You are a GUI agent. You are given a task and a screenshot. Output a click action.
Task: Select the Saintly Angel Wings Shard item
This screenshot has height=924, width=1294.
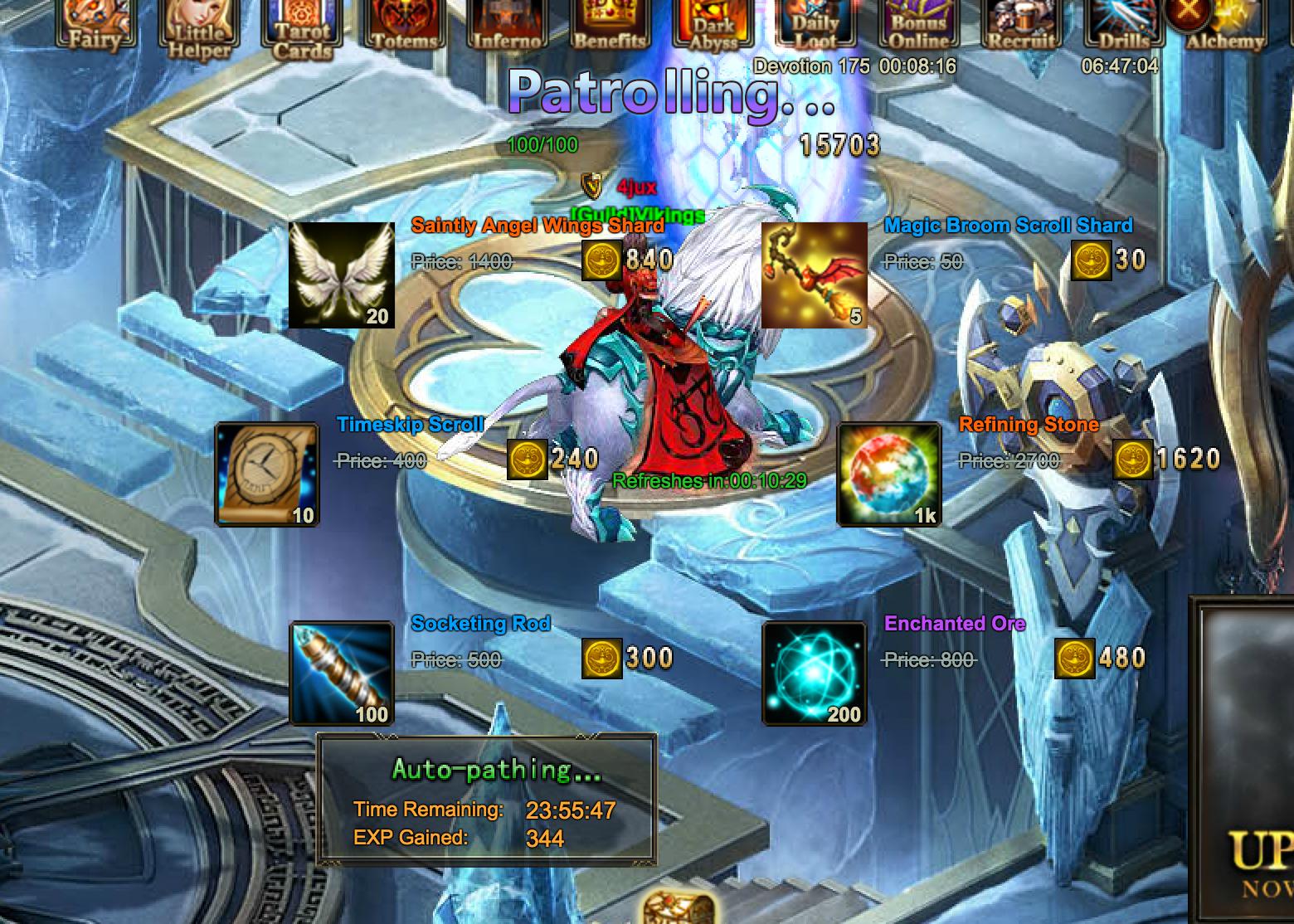pyautogui.click(x=341, y=275)
